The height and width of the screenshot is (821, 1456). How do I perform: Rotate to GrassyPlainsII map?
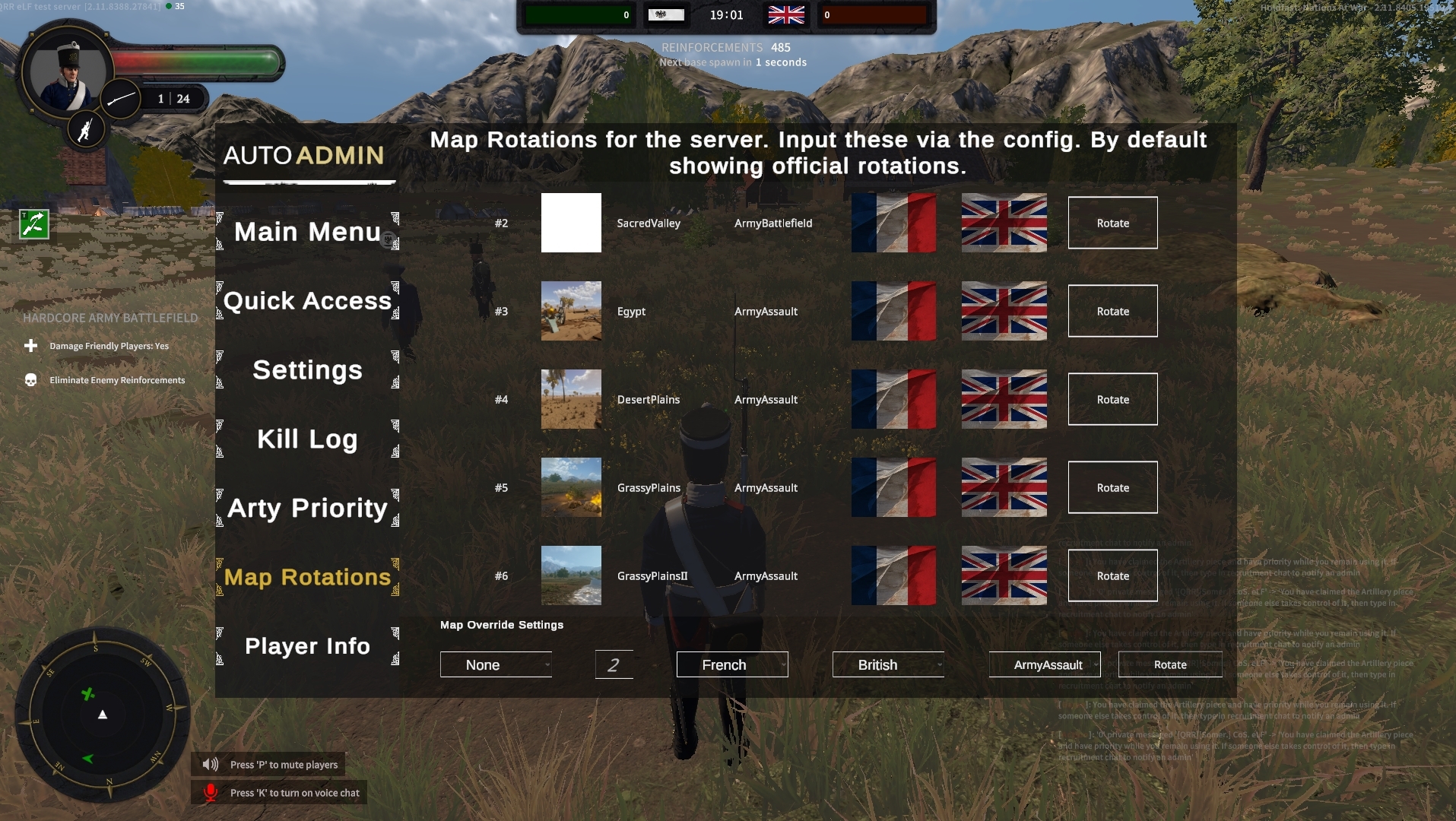pos(1112,575)
